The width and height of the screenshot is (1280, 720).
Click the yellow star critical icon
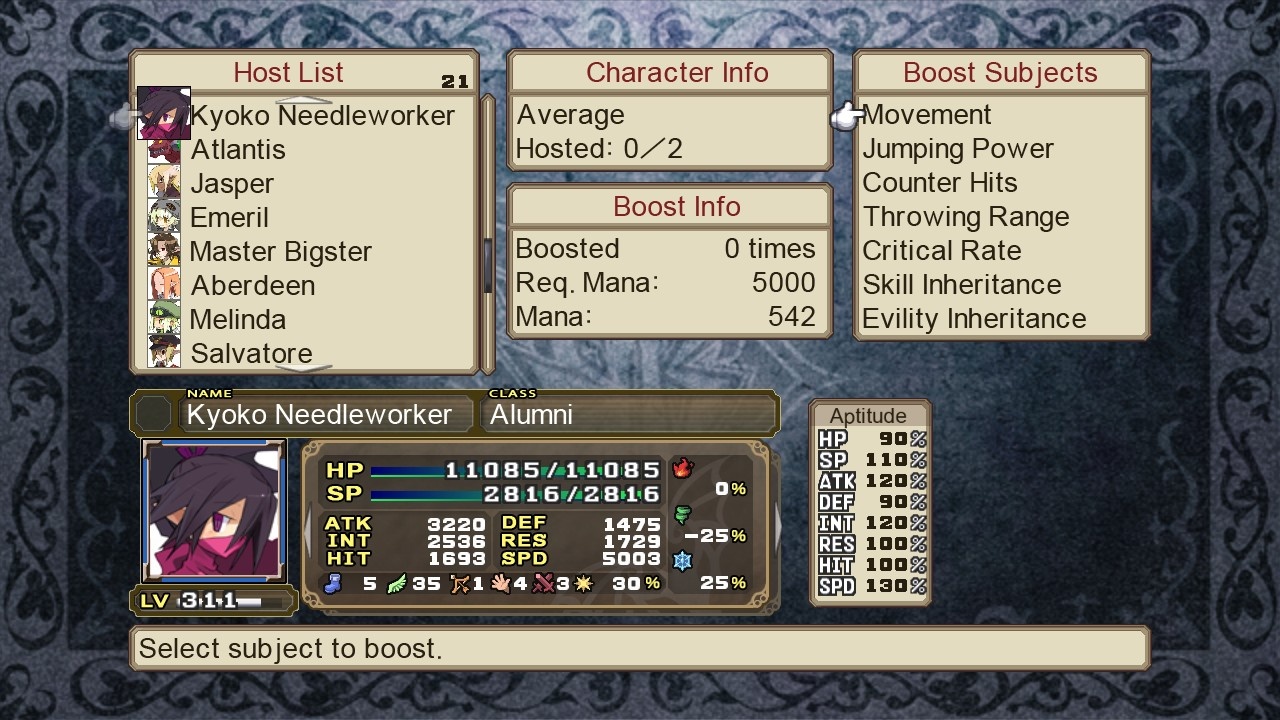[581, 583]
